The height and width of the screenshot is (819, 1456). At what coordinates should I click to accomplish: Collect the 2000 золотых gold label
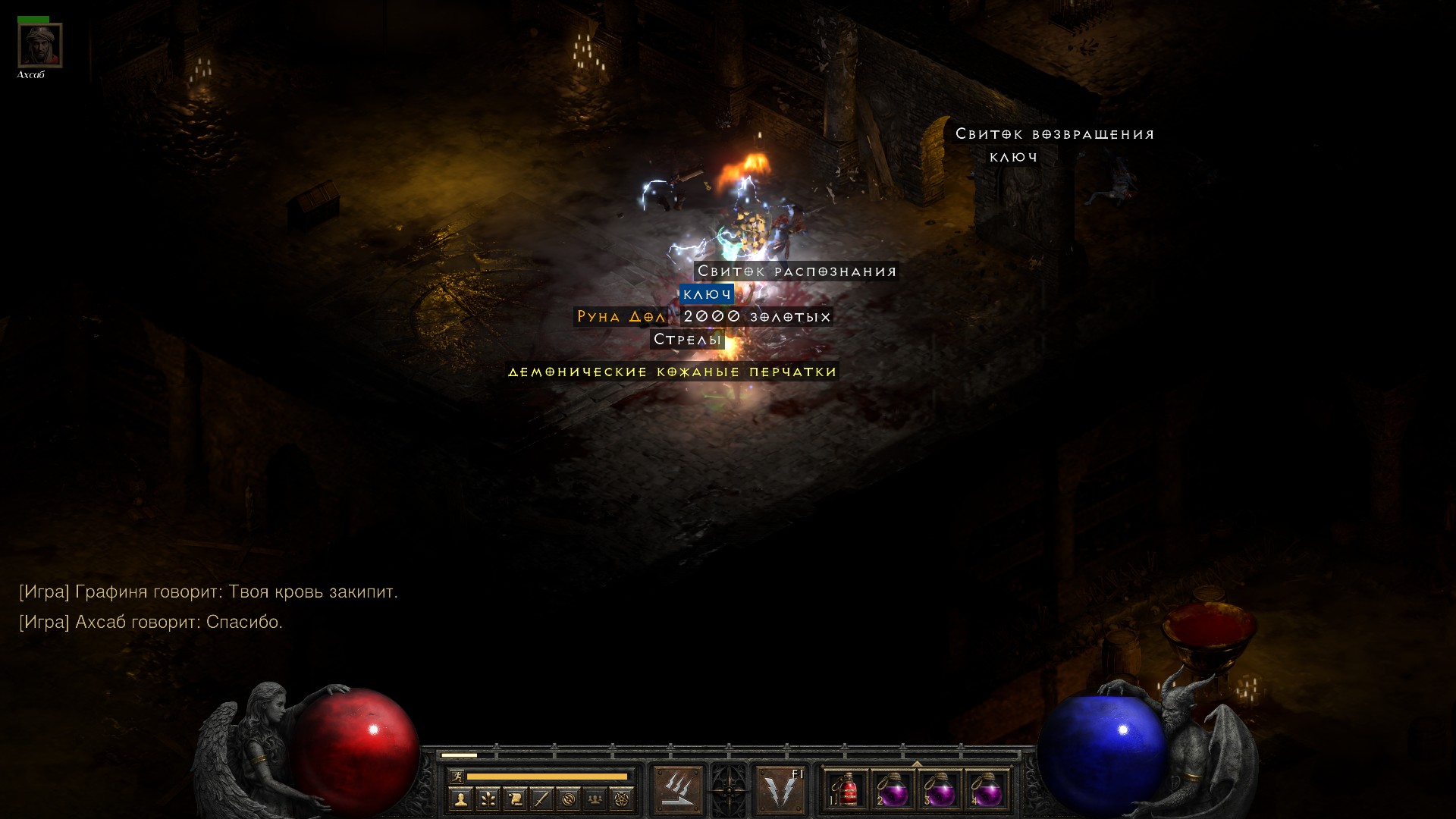(x=757, y=316)
